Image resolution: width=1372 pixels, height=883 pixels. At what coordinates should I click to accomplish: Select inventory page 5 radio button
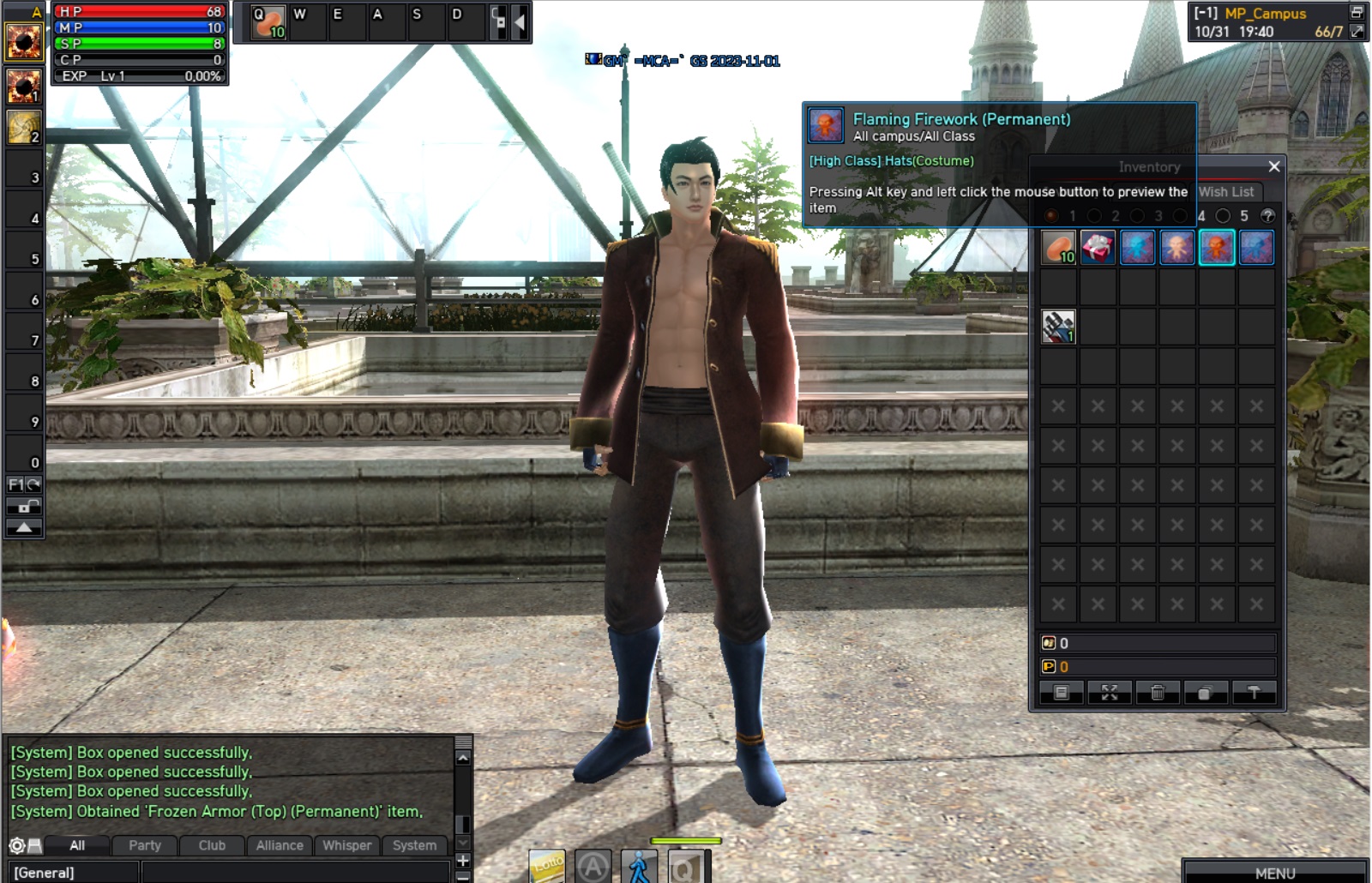(1224, 216)
